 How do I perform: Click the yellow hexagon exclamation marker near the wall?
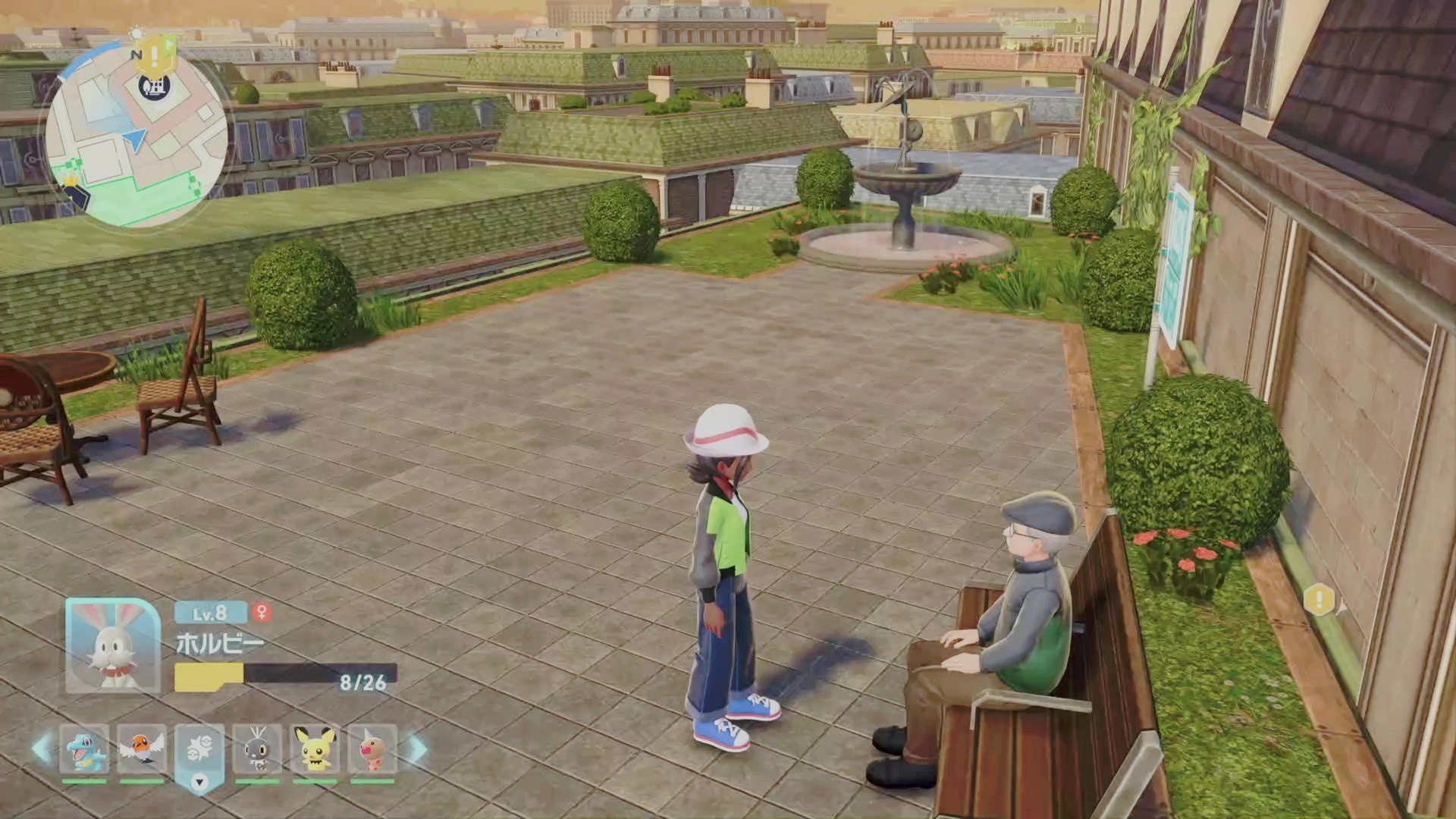pos(1319,601)
